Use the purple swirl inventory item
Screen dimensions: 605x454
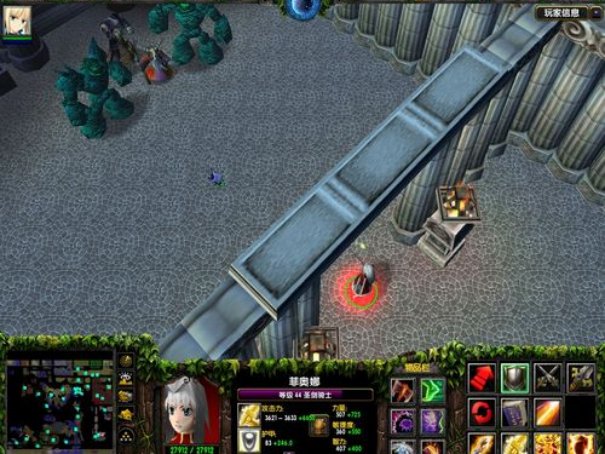click(403, 420)
